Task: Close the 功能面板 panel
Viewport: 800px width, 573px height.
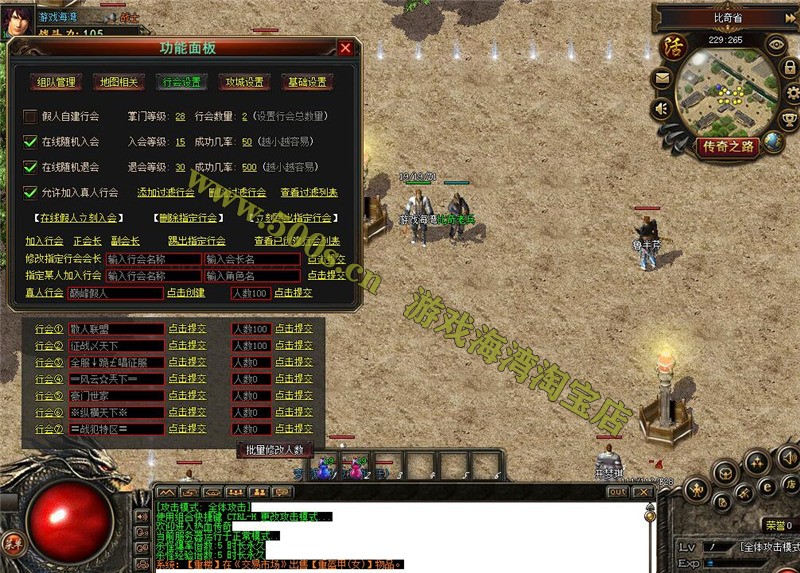Action: tap(345, 48)
